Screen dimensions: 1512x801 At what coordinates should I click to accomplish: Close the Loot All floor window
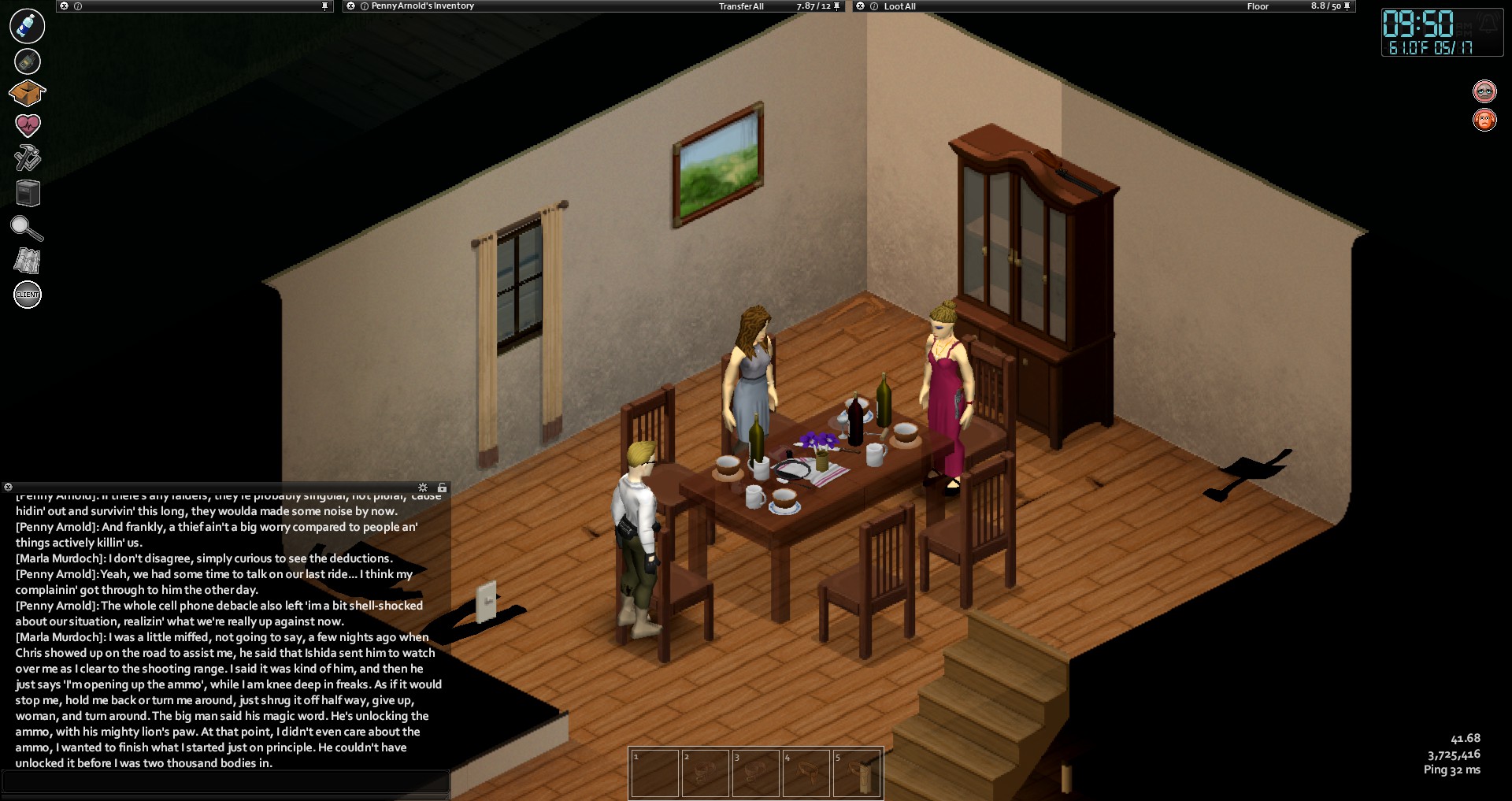pyautogui.click(x=861, y=6)
